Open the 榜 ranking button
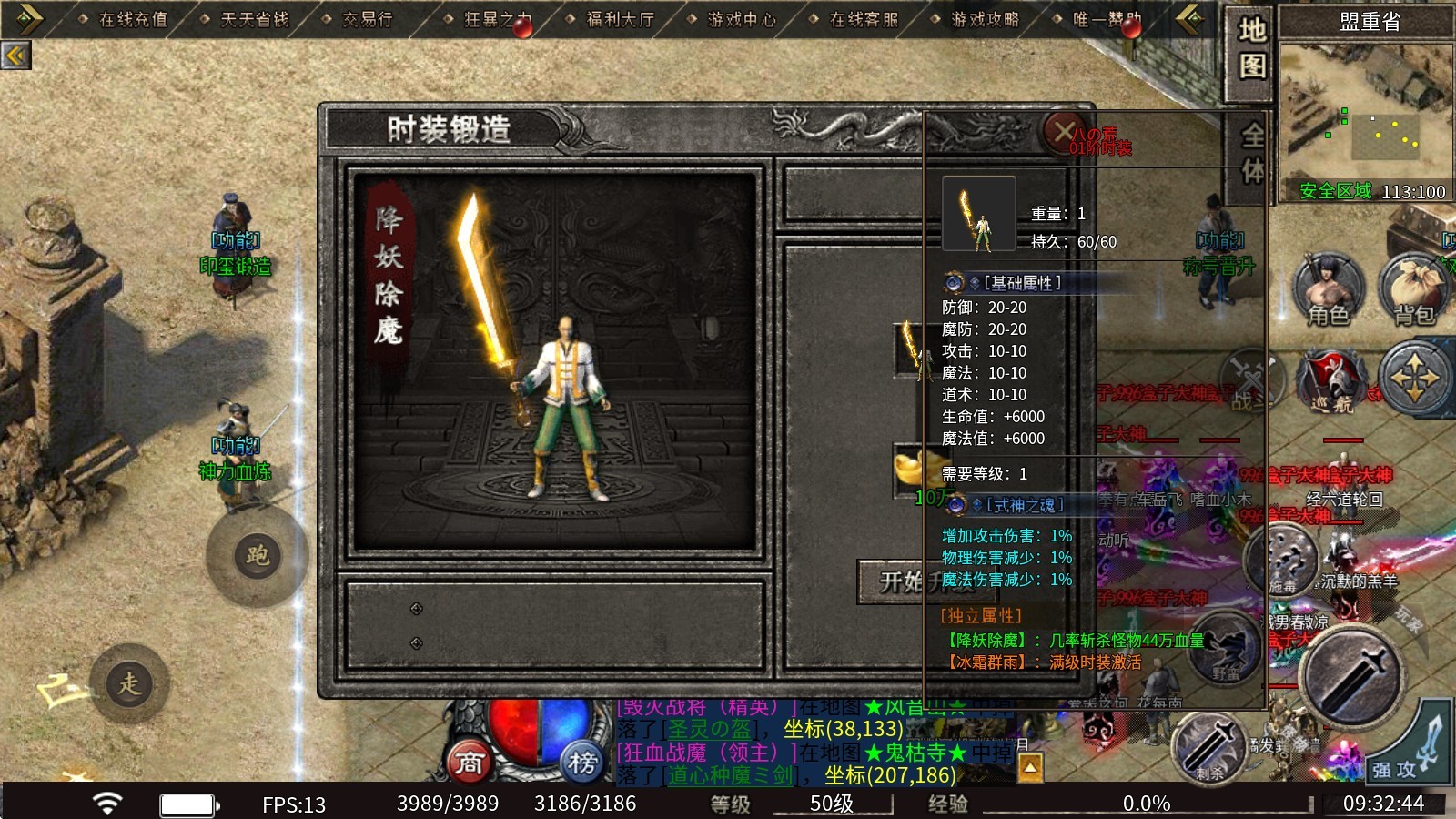Screen dimensions: 1456x819 582,763
